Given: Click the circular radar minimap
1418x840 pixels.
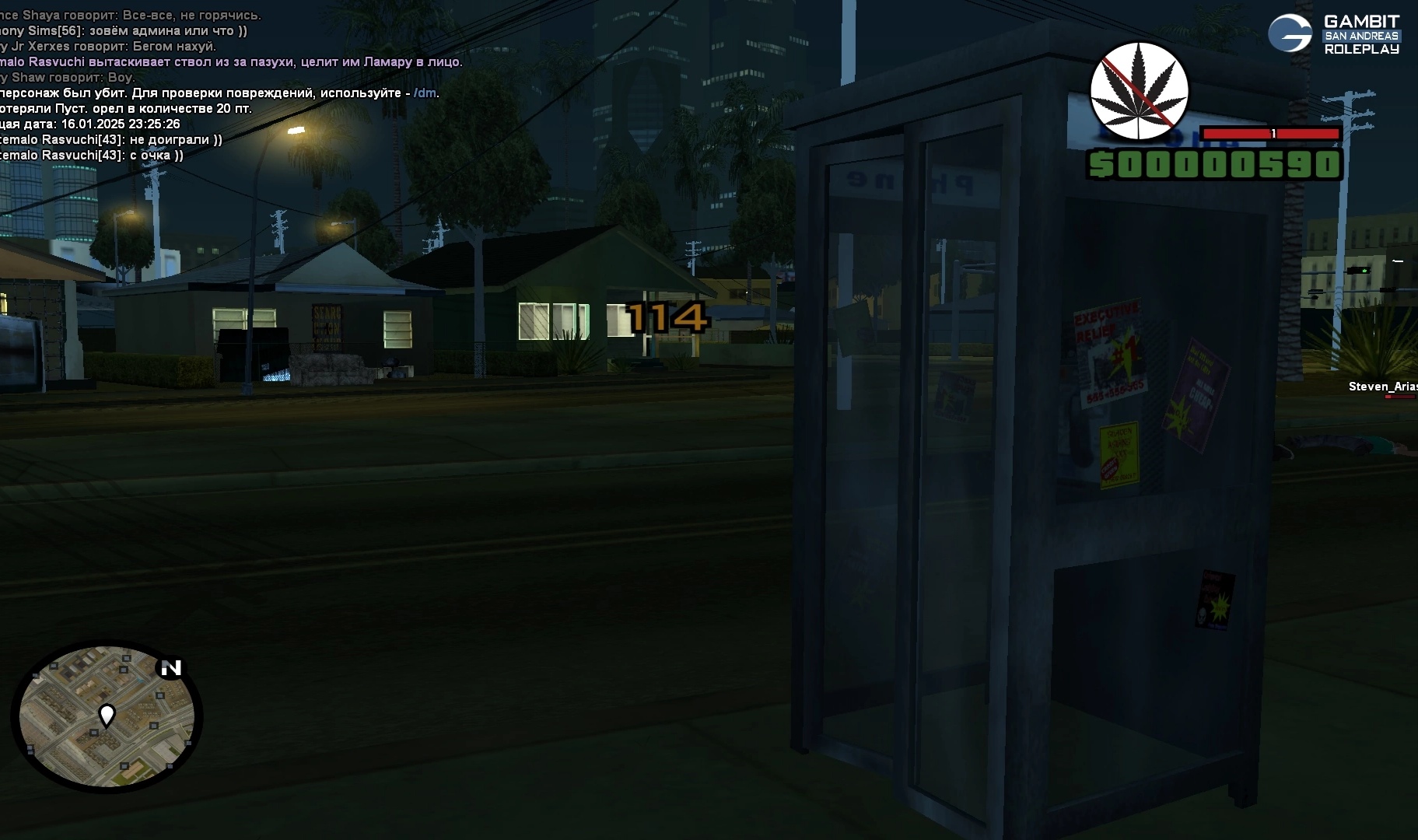Looking at the screenshot, I should [x=107, y=716].
